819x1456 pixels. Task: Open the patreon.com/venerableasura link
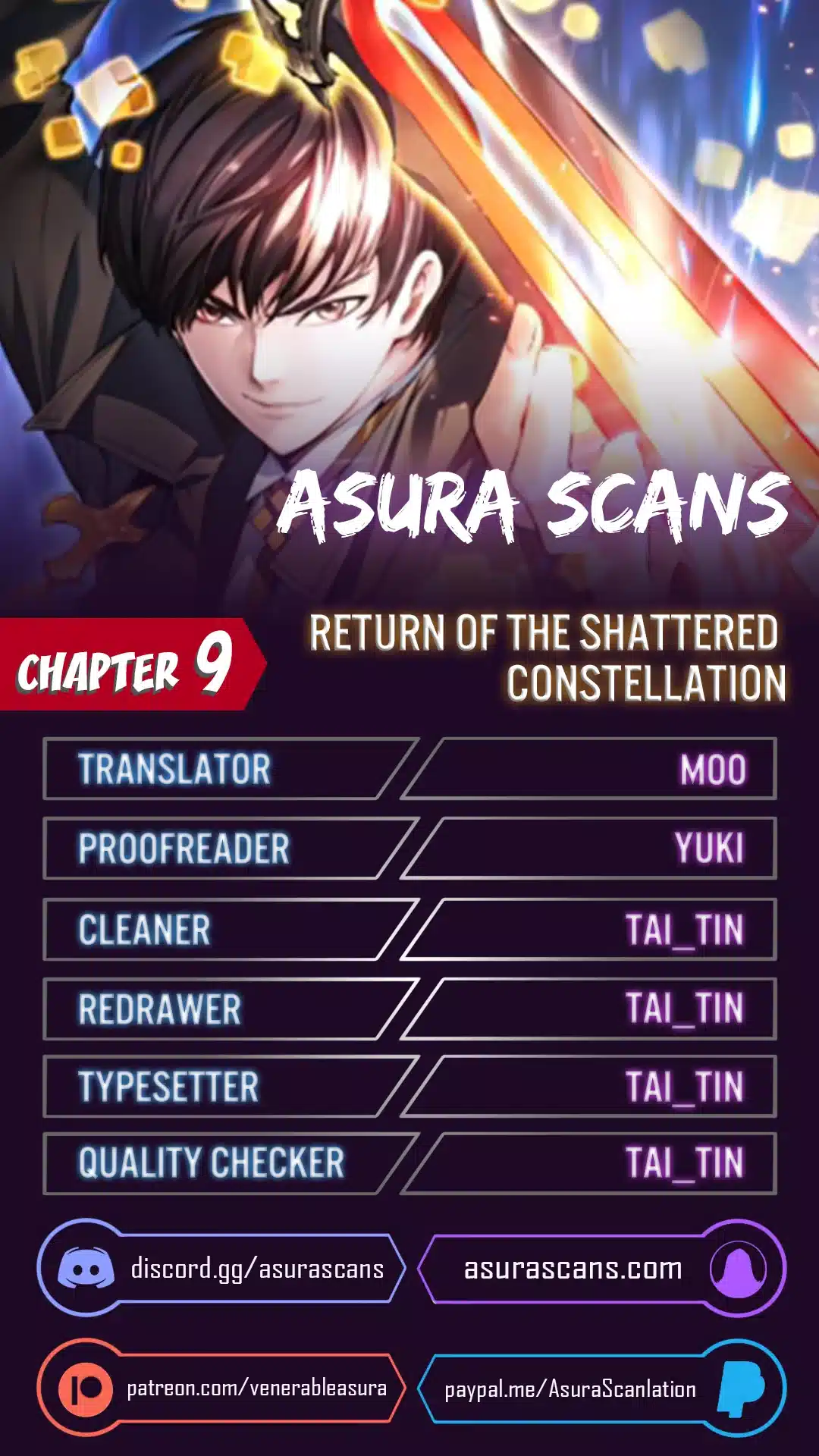pos(256,1389)
